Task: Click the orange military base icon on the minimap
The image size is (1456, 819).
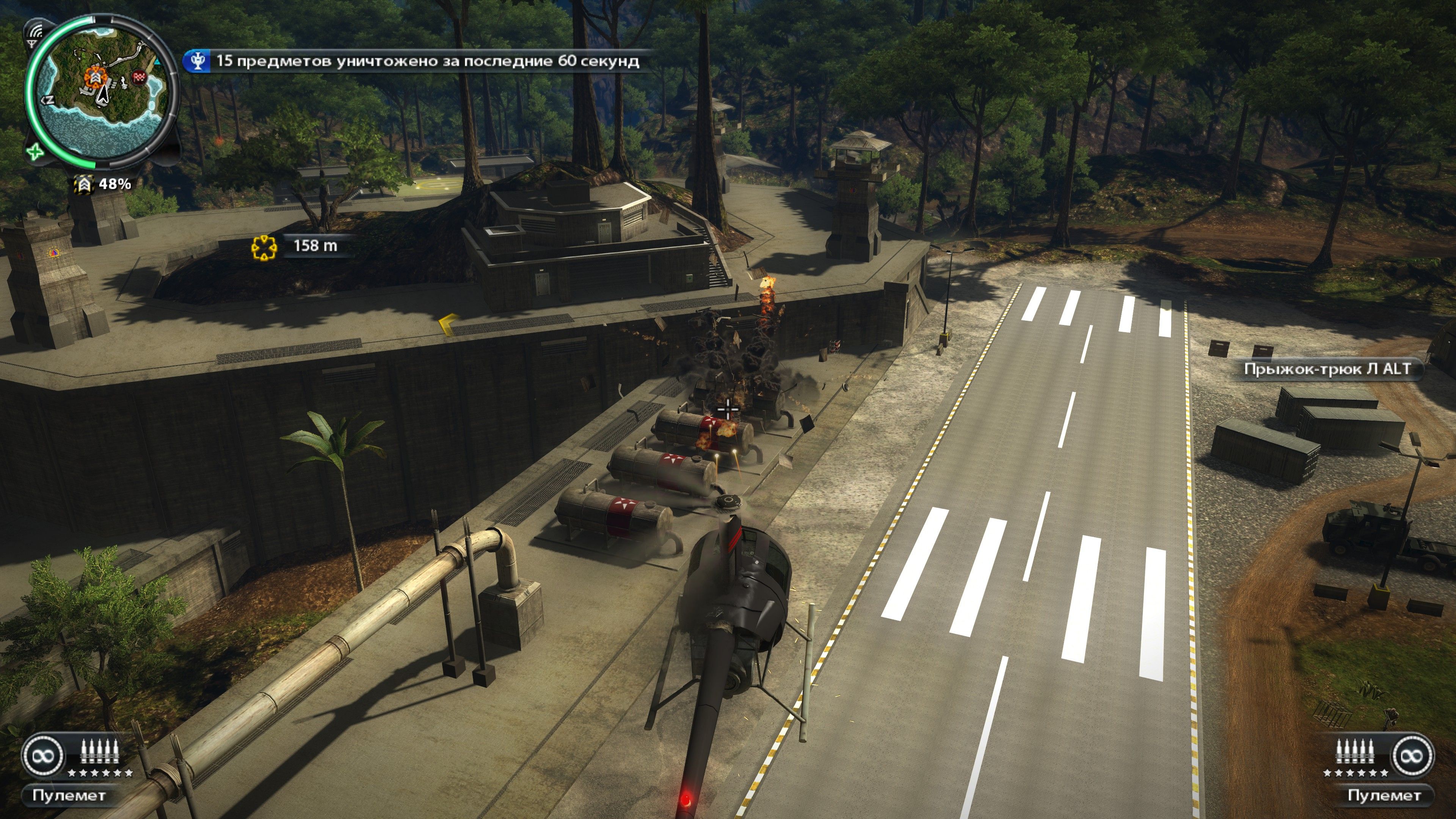Action: (x=96, y=77)
